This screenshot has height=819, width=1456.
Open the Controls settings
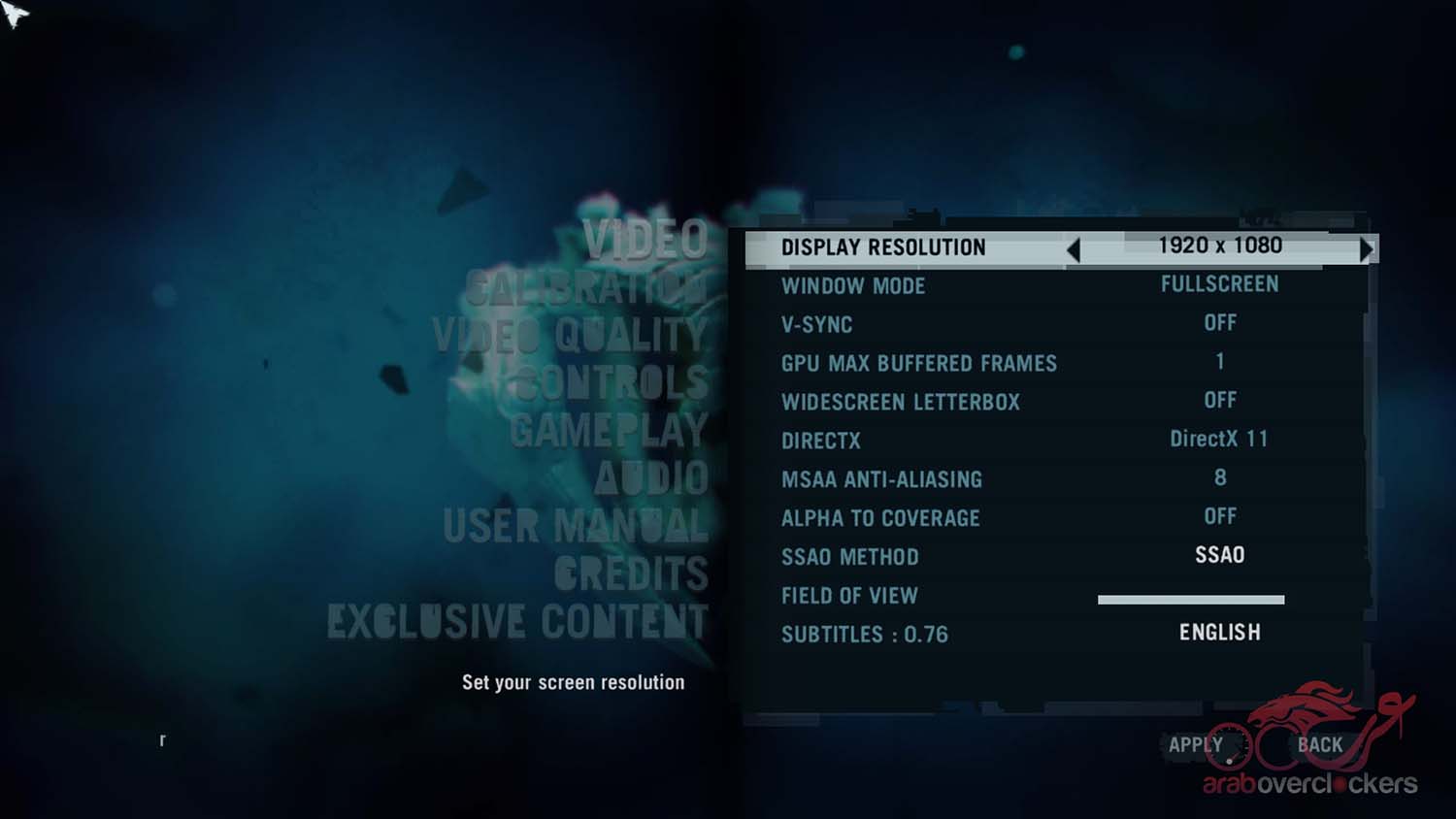(x=612, y=383)
